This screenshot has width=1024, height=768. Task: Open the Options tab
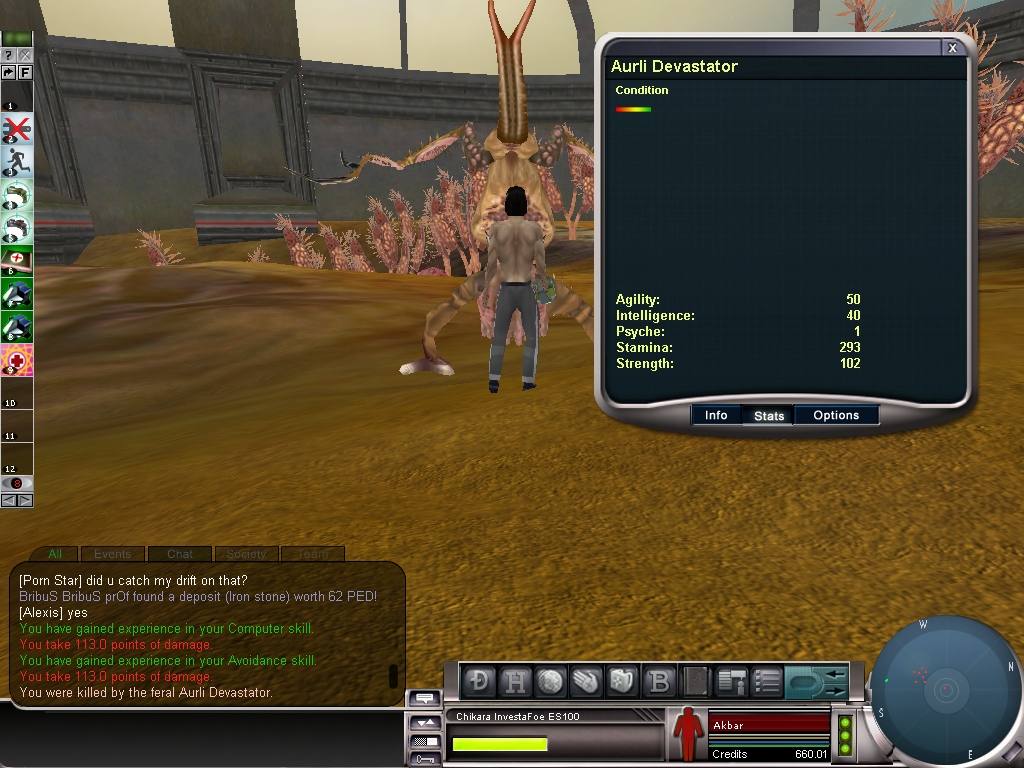(836, 415)
